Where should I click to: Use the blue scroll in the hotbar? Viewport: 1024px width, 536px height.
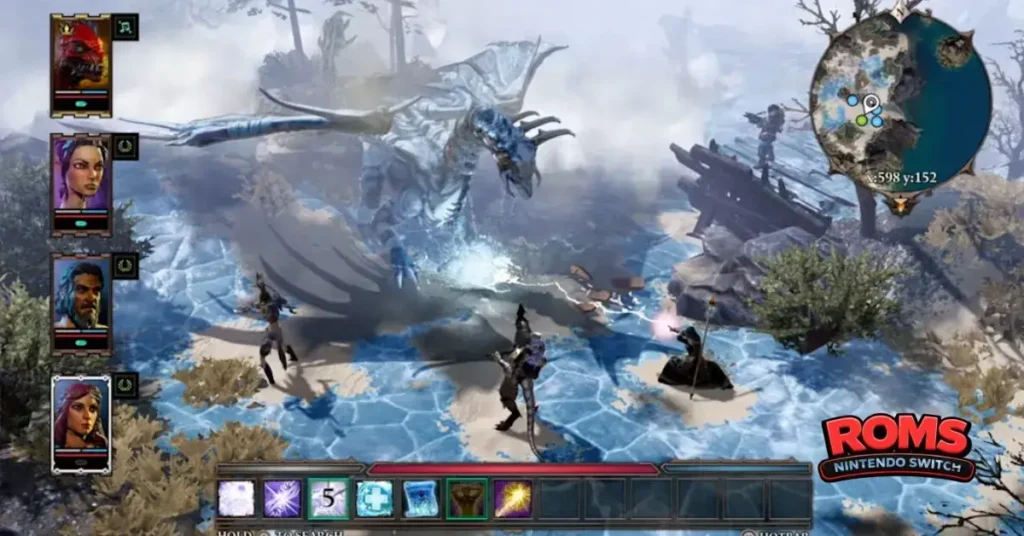tap(421, 498)
